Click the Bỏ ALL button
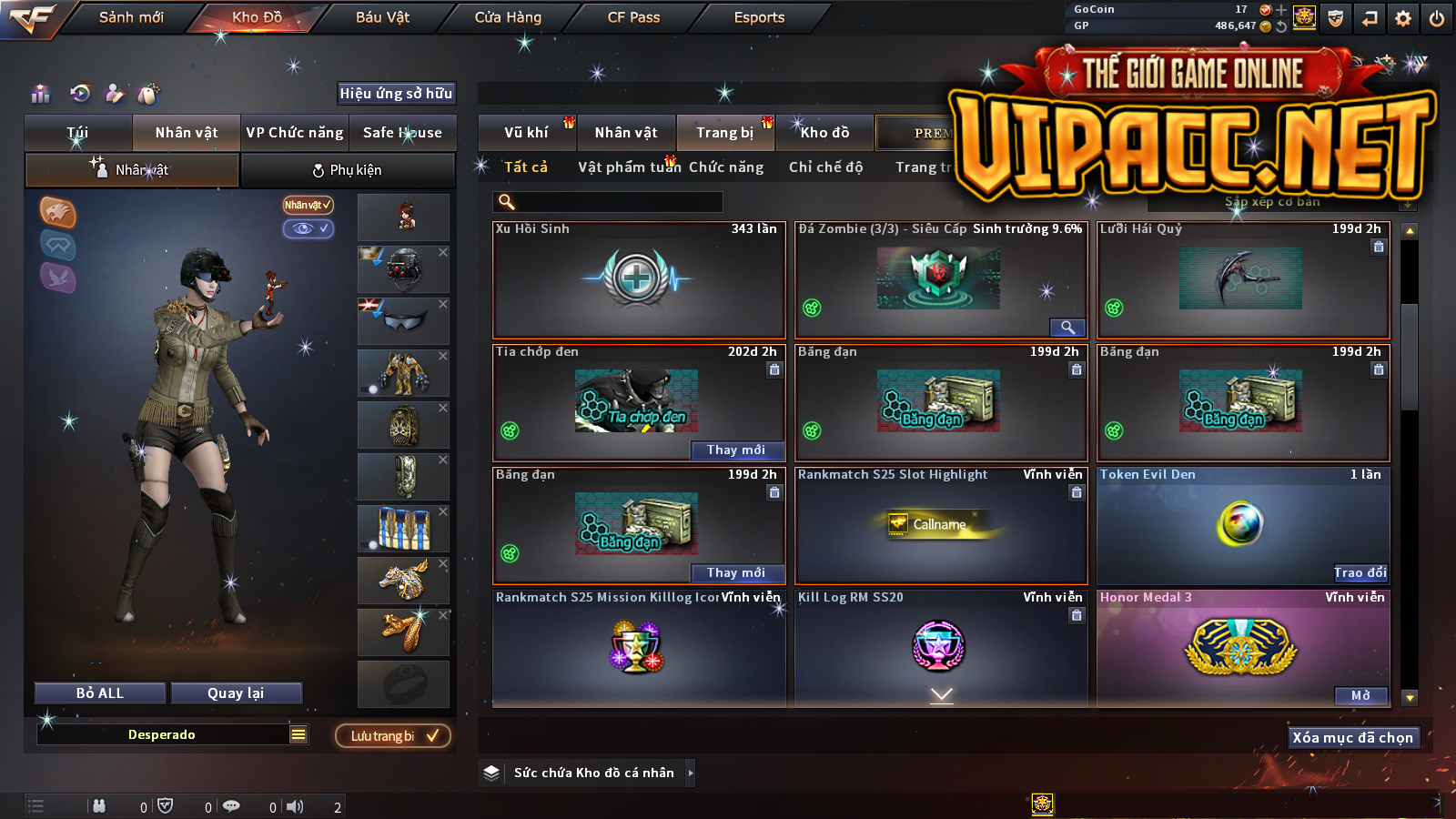The image size is (1456, 819). pyautogui.click(x=100, y=693)
